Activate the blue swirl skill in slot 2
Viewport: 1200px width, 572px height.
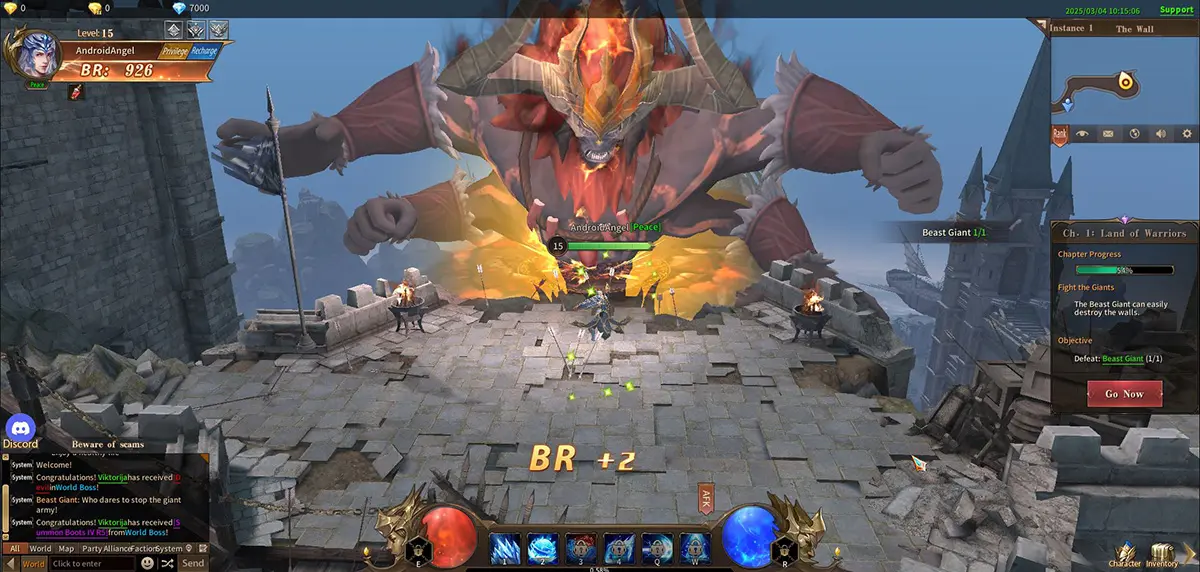[543, 546]
